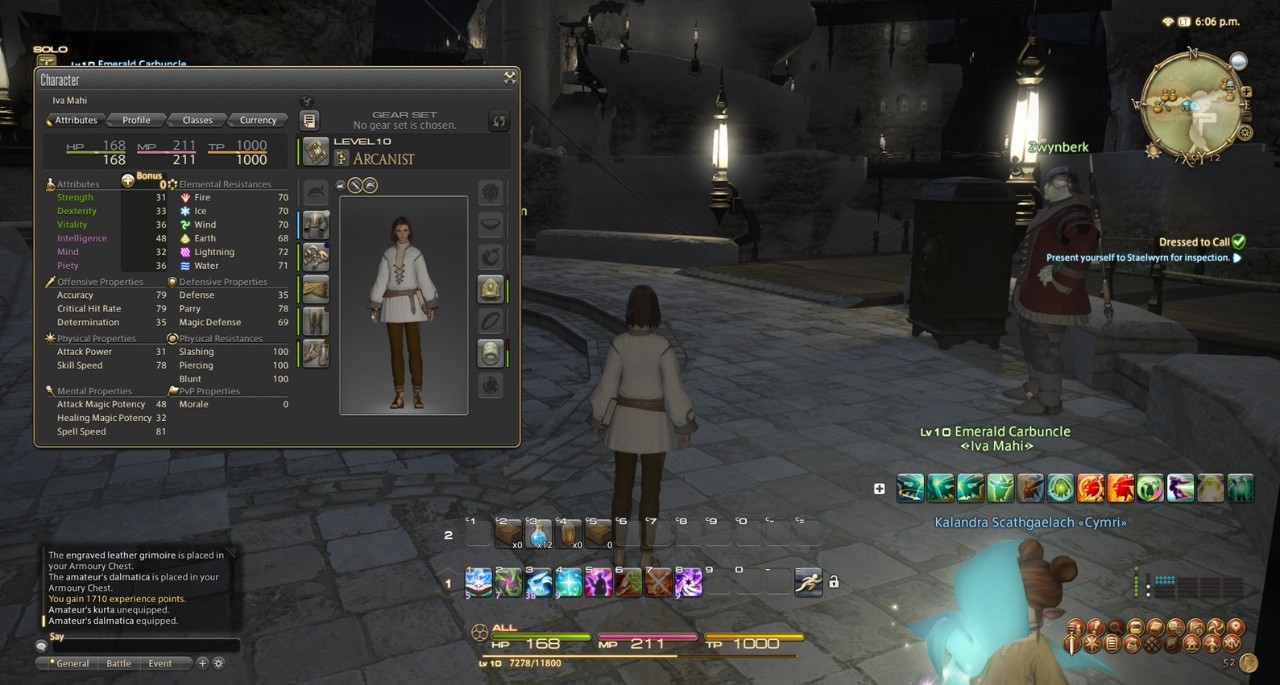Switch to the Battle chat tab
The width and height of the screenshot is (1280, 685).
tap(119, 663)
